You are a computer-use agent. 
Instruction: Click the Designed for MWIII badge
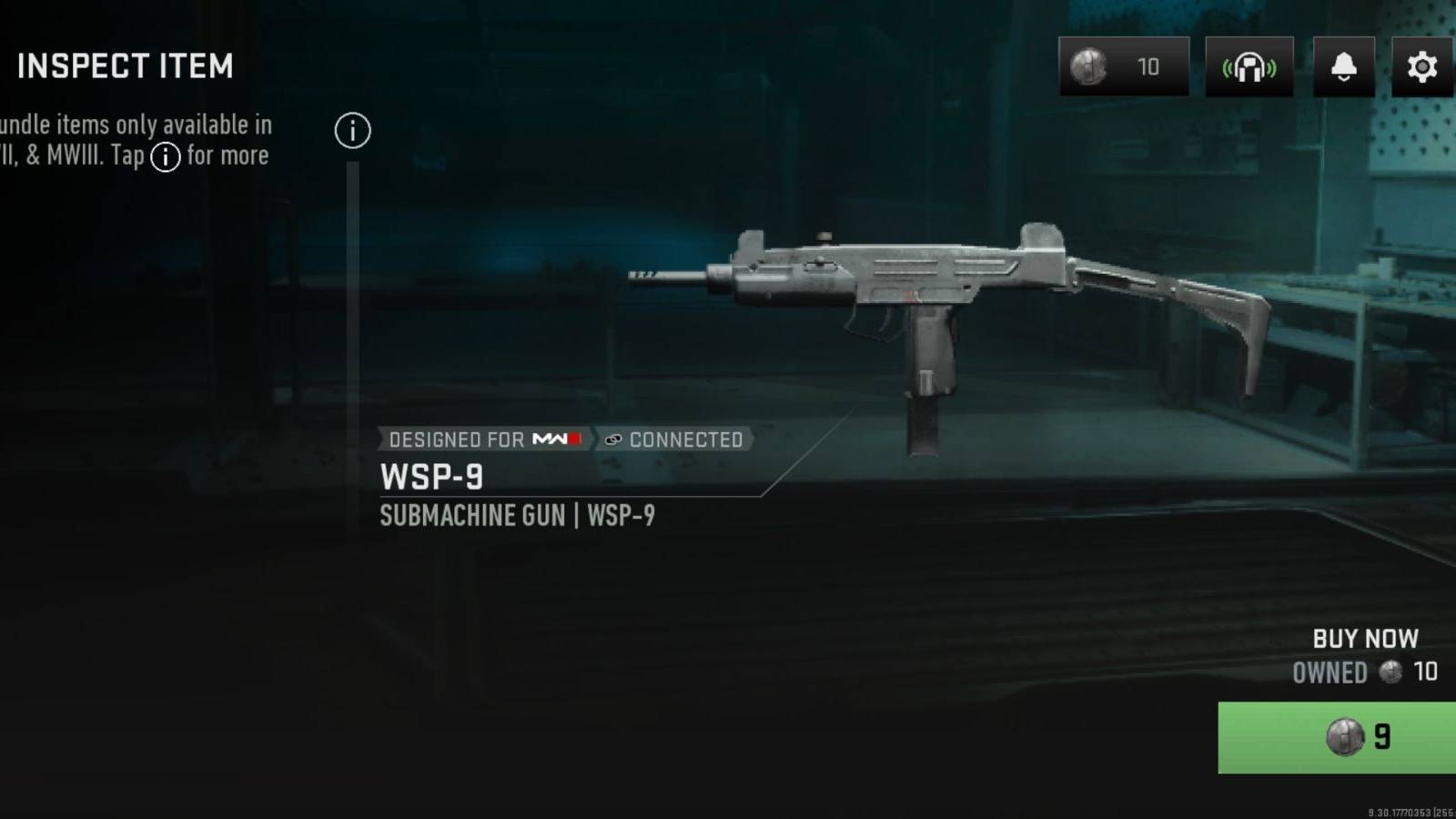(482, 440)
